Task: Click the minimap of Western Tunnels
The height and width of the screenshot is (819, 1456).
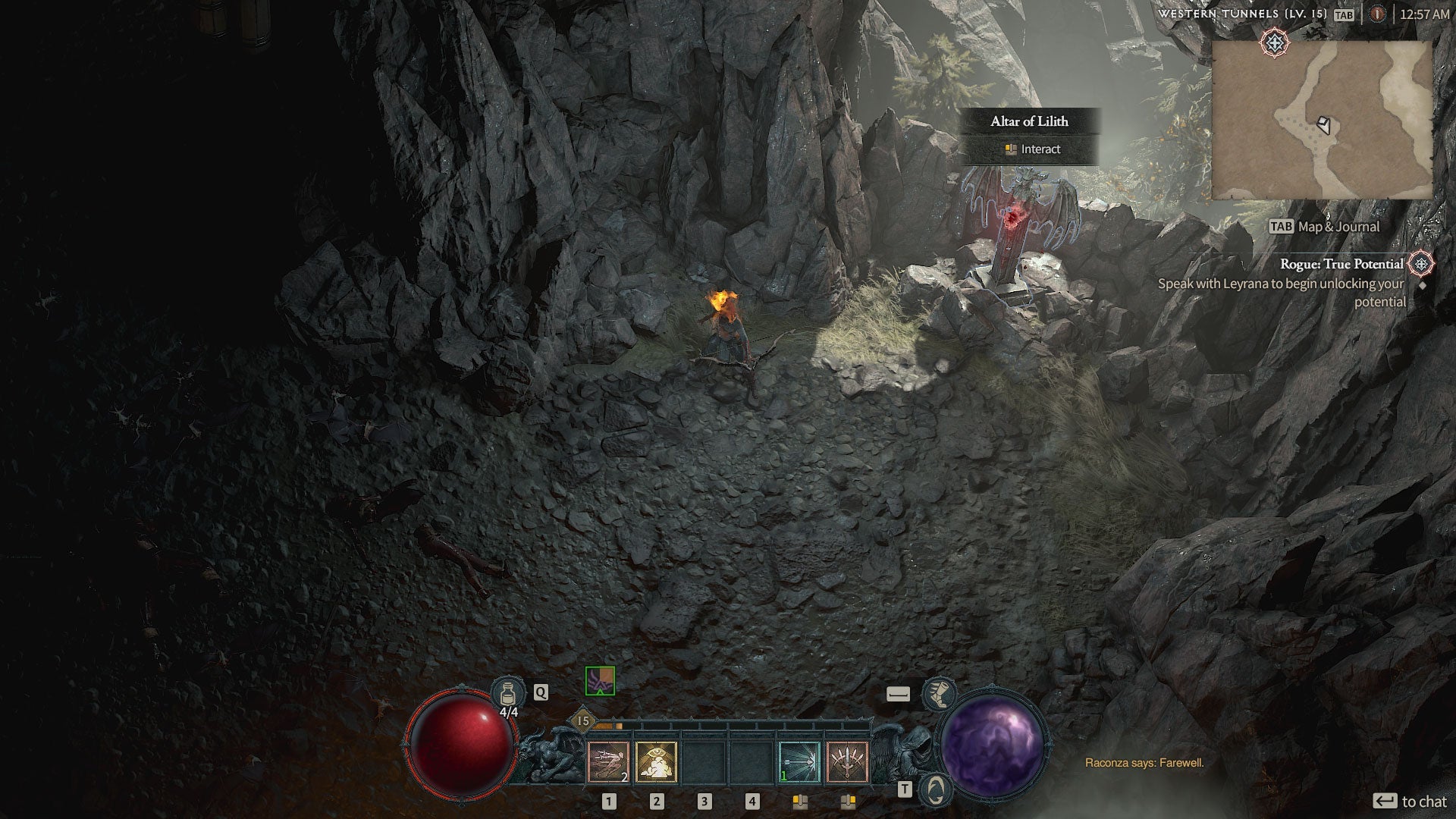Action: pyautogui.click(x=1322, y=120)
